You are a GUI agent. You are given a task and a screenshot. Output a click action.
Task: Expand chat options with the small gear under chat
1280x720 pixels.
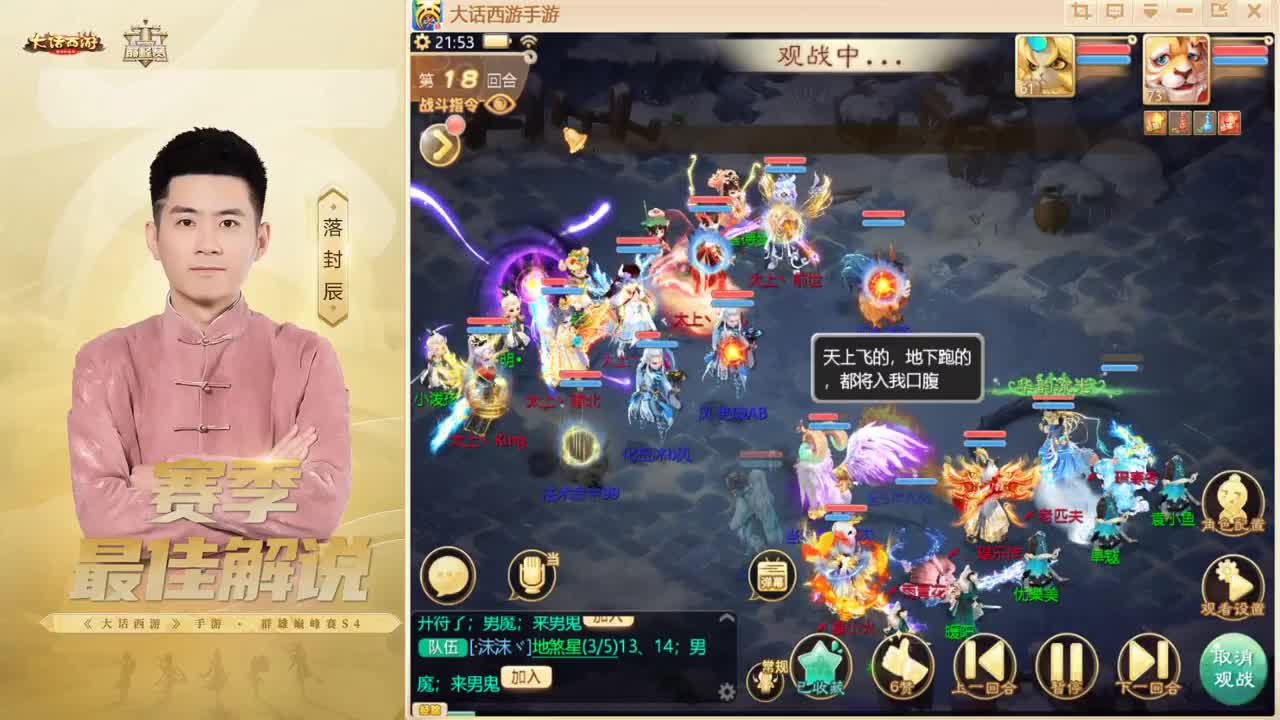pyautogui.click(x=727, y=689)
